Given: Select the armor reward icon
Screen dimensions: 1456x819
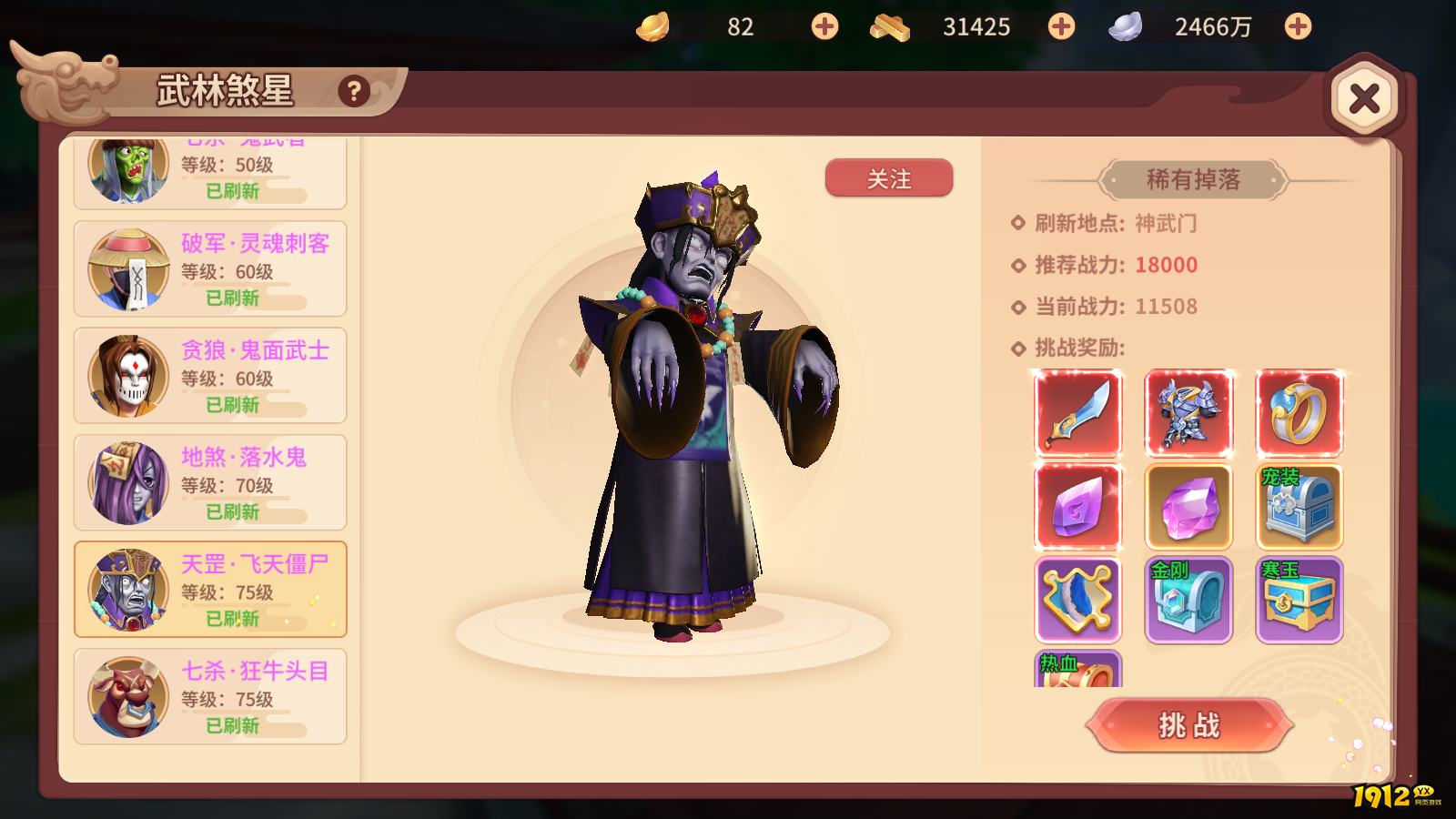Looking at the screenshot, I should (1189, 412).
